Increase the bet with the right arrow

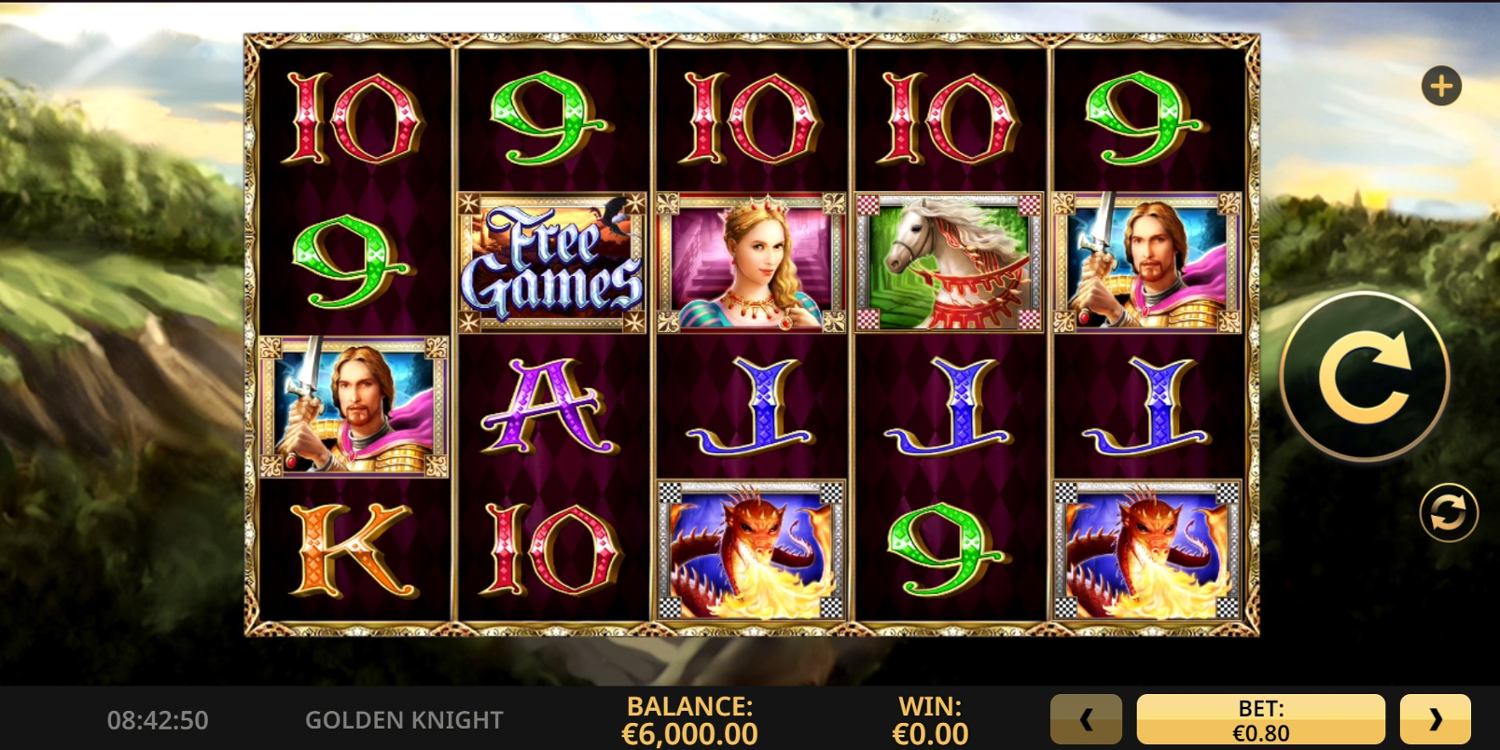[x=1435, y=719]
